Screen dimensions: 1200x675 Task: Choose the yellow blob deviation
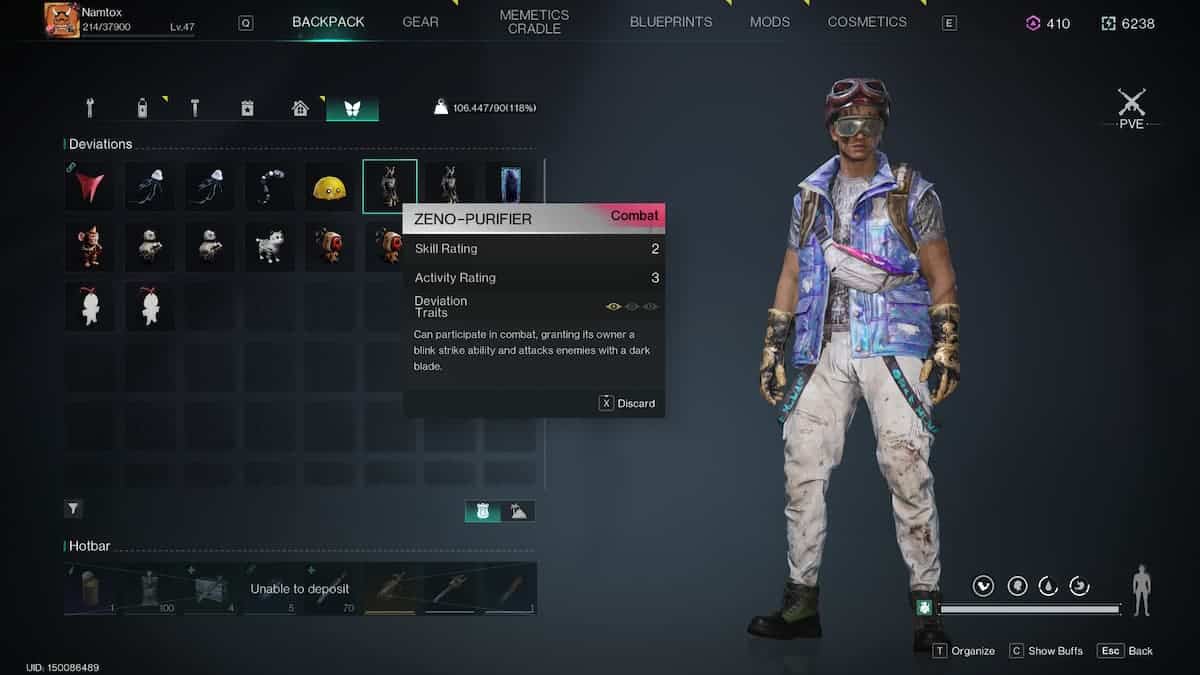pos(330,186)
